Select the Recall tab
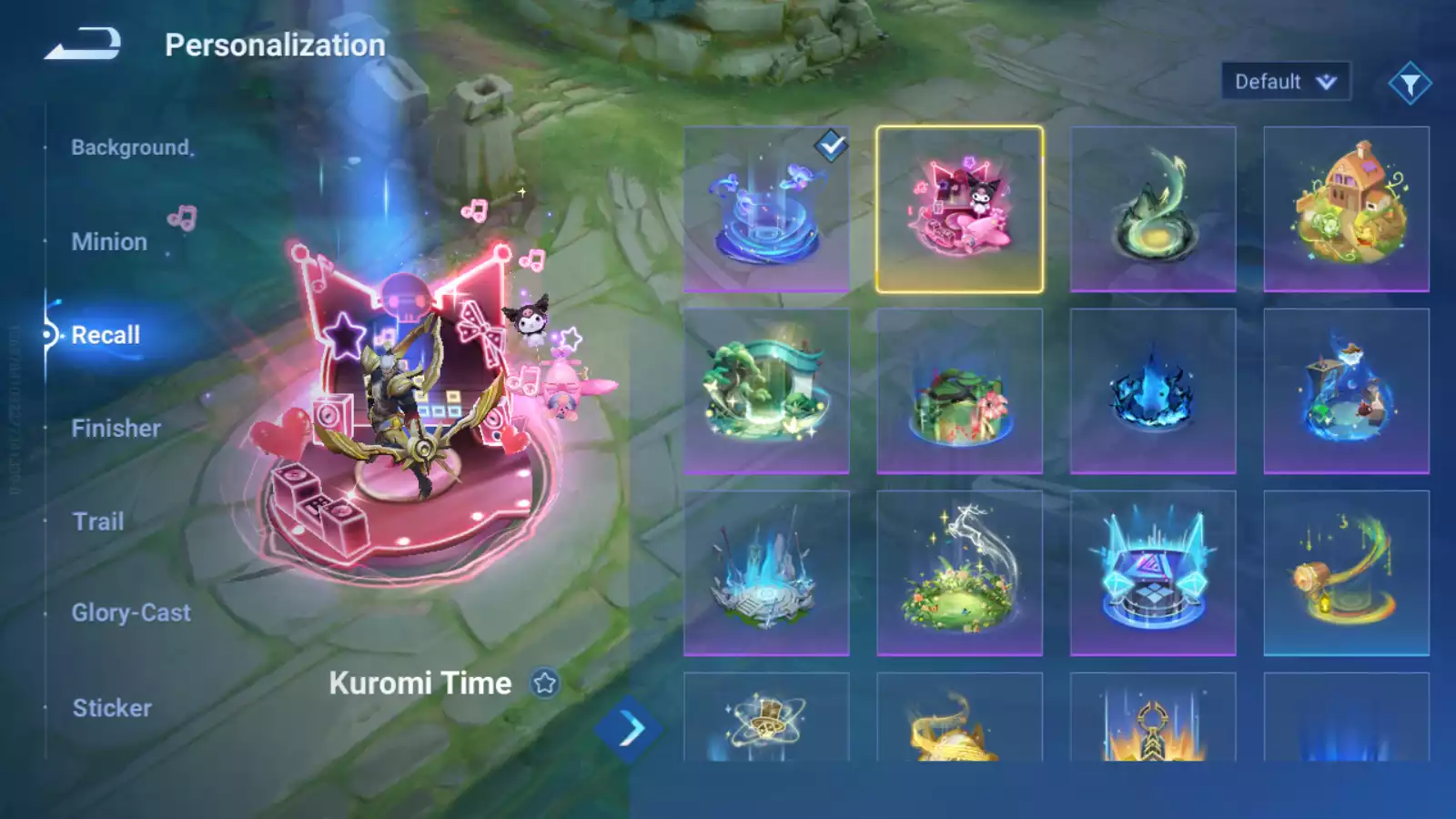Image resolution: width=1456 pixels, height=819 pixels. point(106,335)
